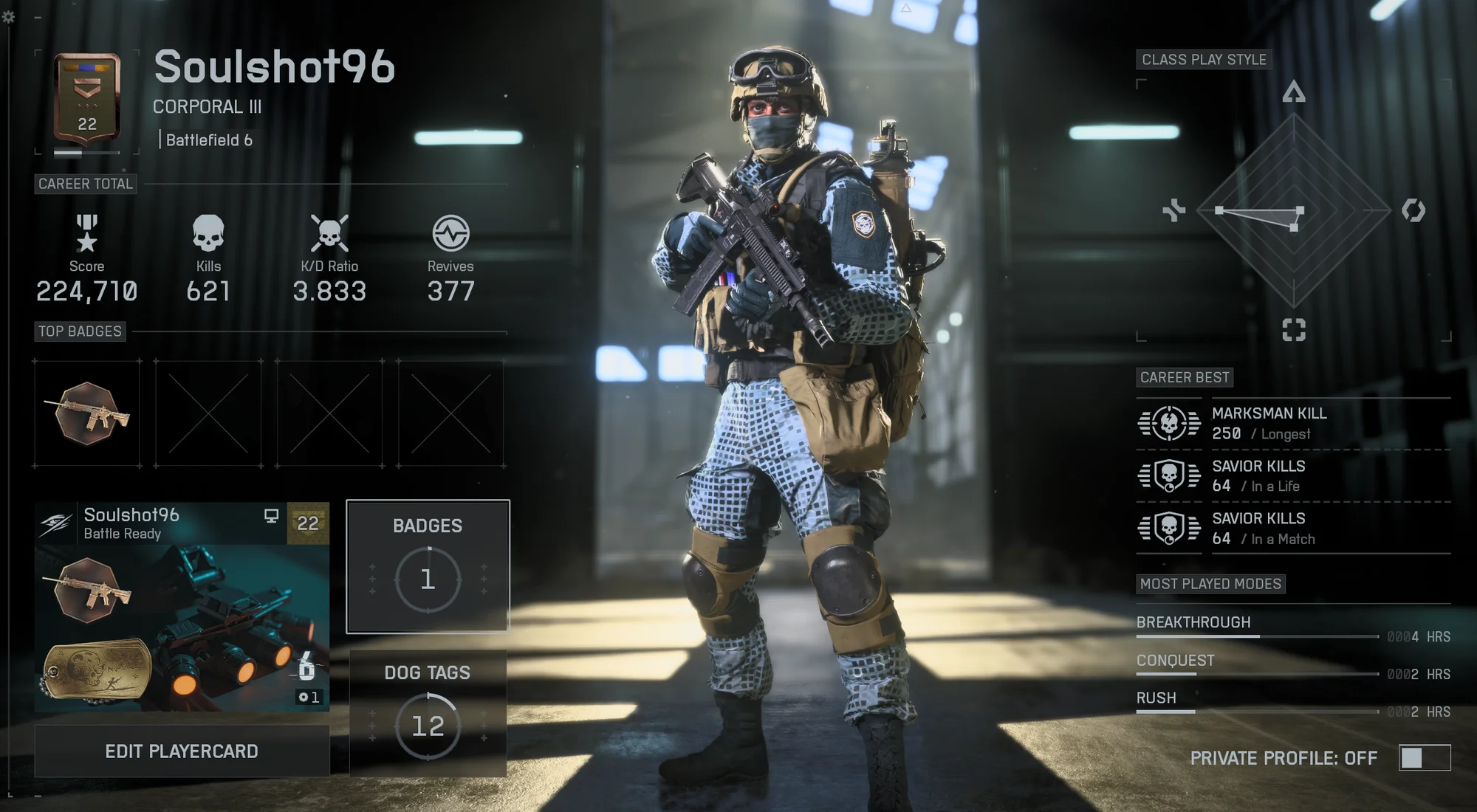Open the Dog Tags panel showing 12
The image size is (1477, 812).
coord(428,713)
